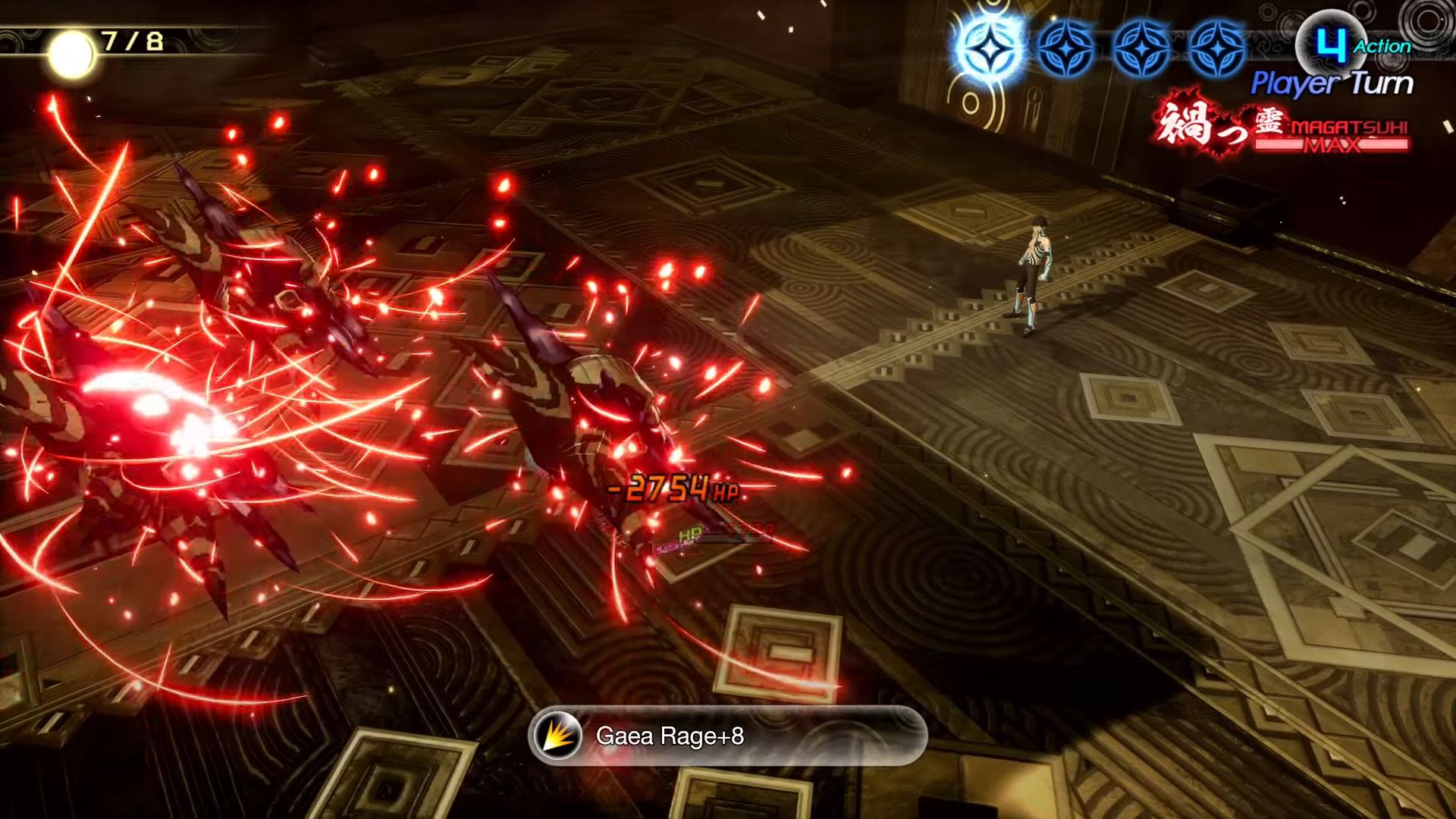Image resolution: width=1456 pixels, height=819 pixels.
Task: Click the glowing moon phase icon
Action: point(71,54)
